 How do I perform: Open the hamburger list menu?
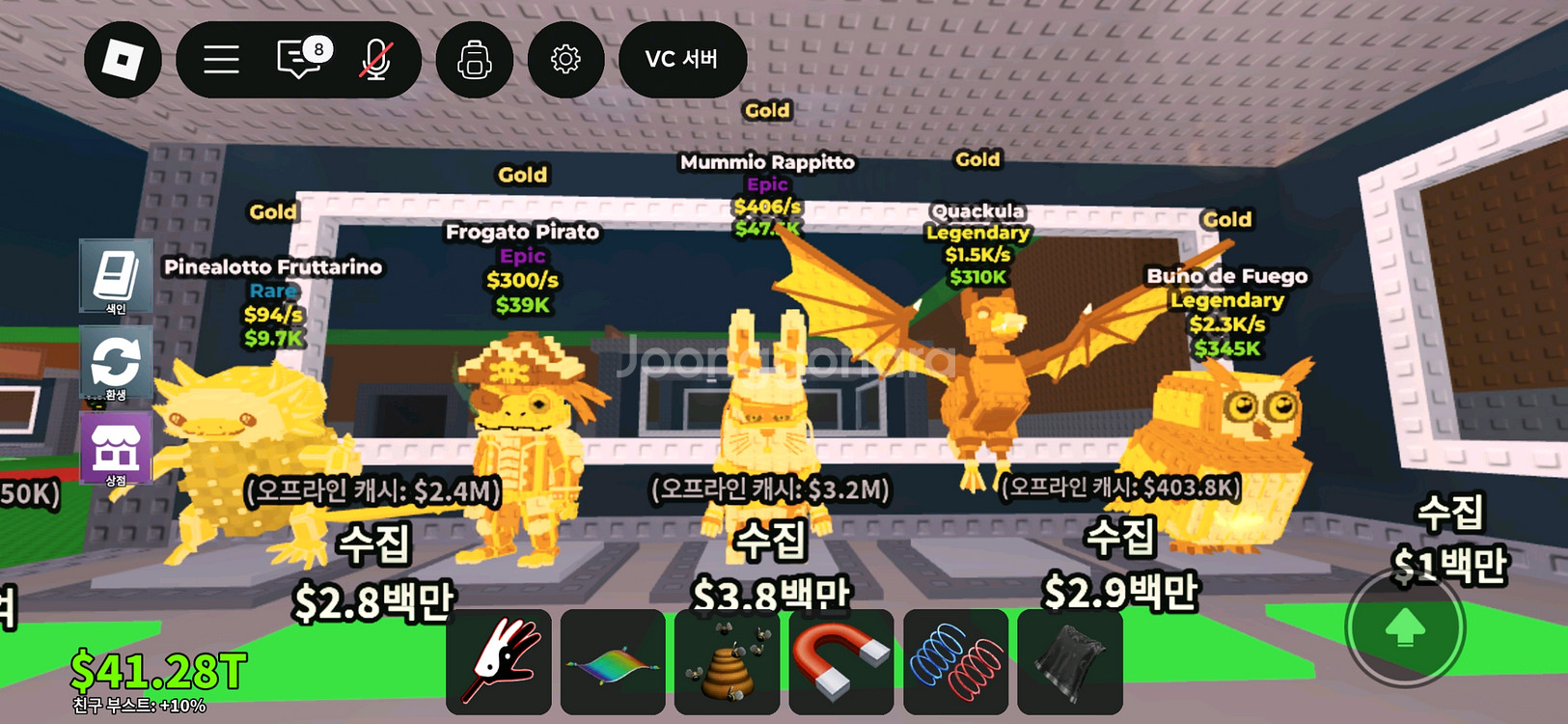pyautogui.click(x=221, y=60)
